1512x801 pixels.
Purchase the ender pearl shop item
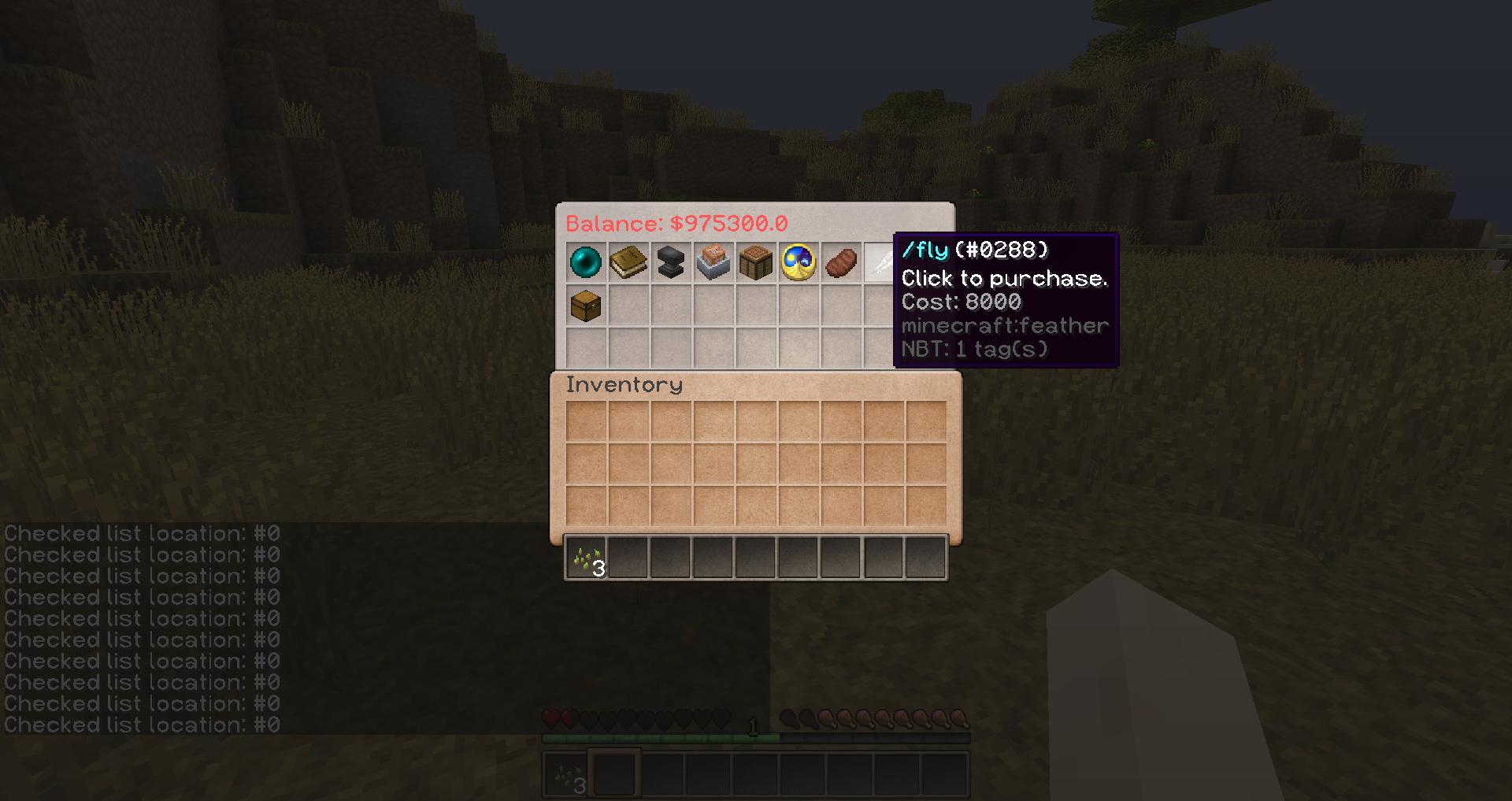click(587, 261)
